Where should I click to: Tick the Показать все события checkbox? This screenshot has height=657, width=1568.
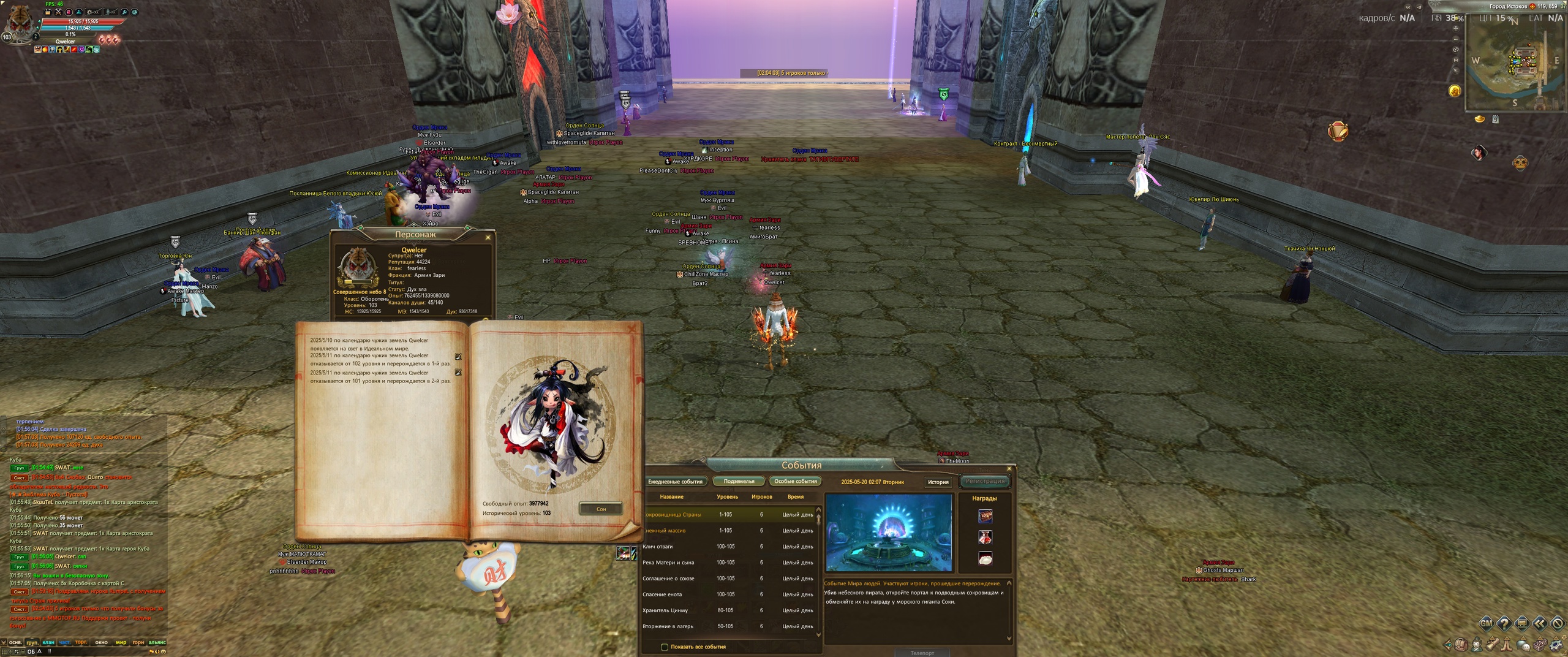(x=665, y=647)
